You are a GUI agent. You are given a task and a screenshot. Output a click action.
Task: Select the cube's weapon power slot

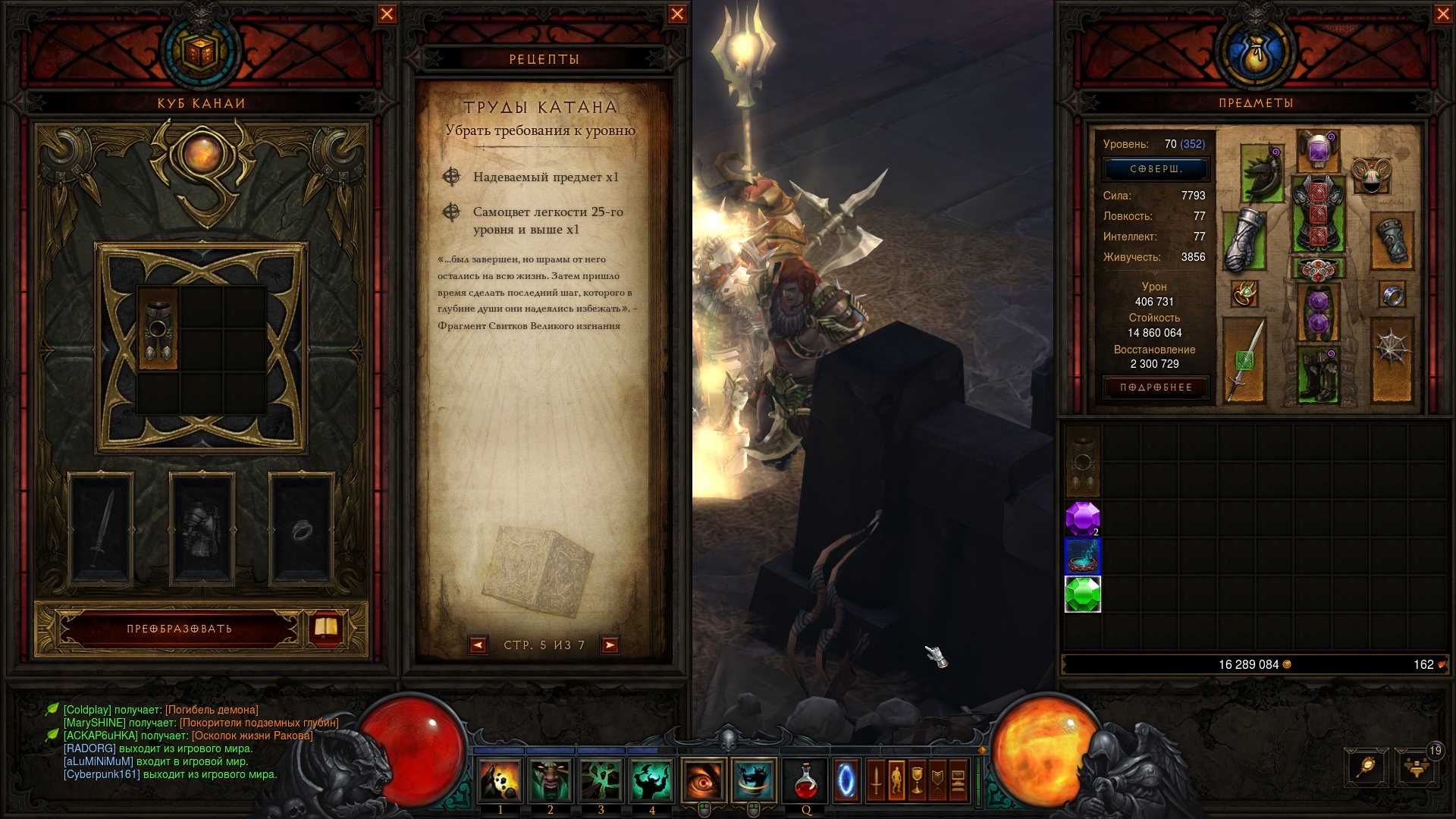[x=101, y=529]
